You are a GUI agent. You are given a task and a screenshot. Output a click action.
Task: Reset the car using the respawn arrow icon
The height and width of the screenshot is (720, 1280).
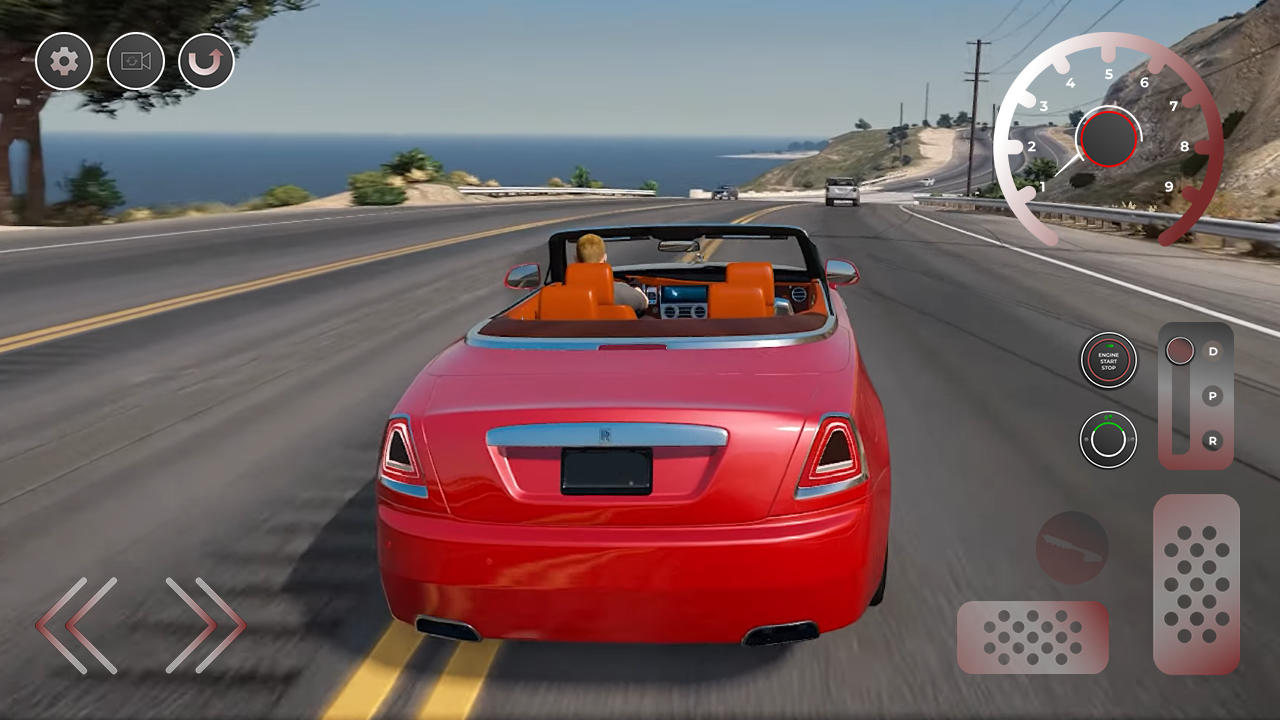(207, 61)
